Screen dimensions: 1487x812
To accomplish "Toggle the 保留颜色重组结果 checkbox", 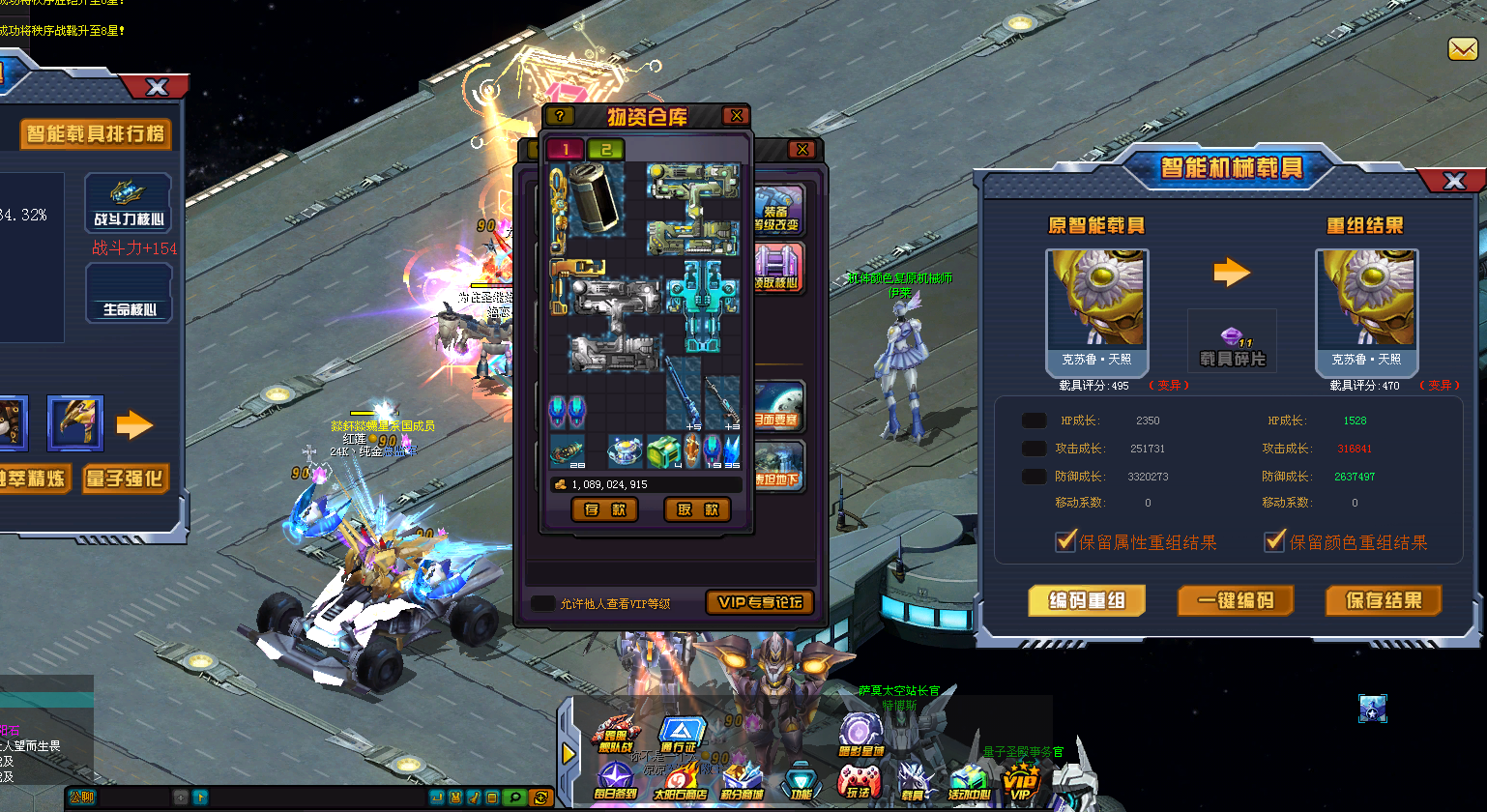I will tap(1275, 541).
